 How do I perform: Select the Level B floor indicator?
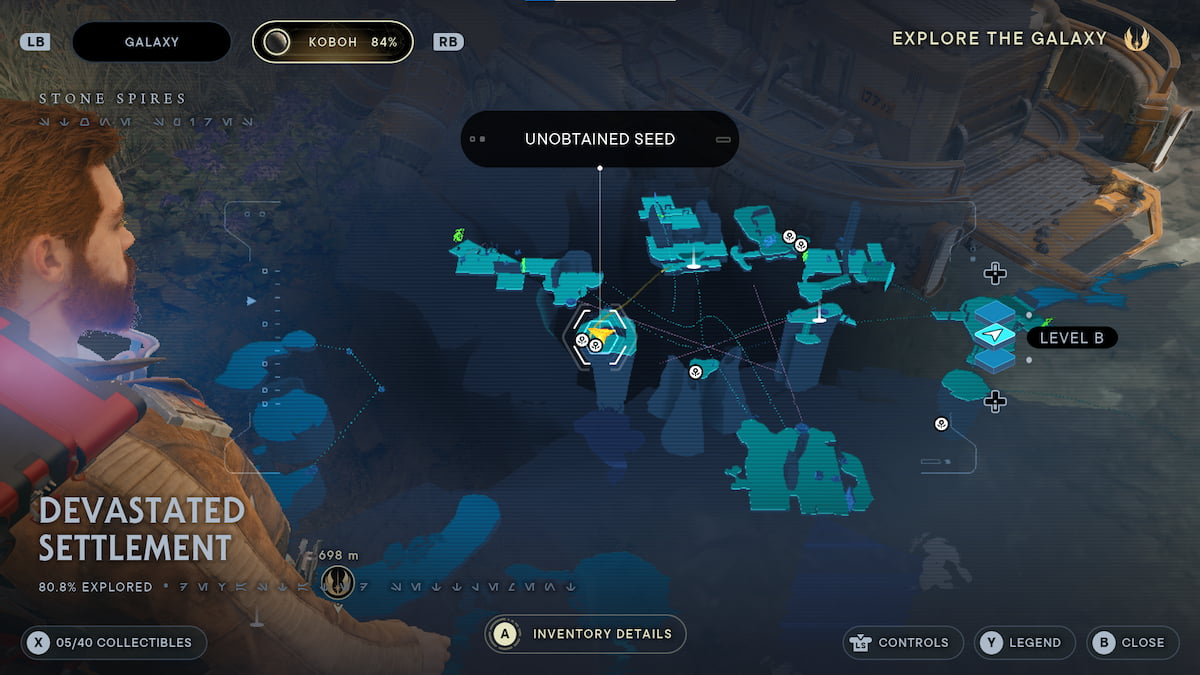tap(1071, 338)
